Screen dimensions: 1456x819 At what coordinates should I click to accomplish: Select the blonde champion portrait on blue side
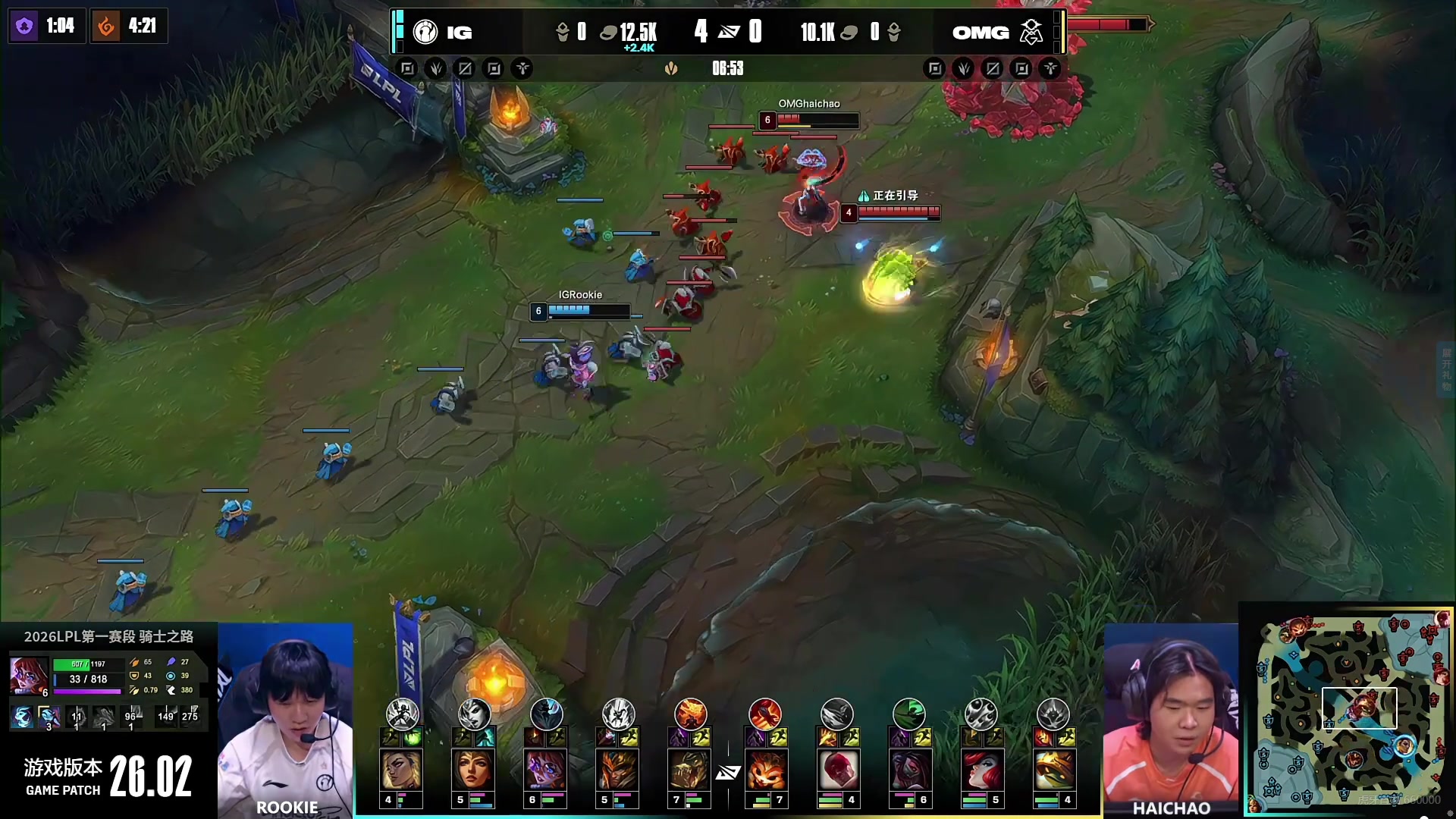(400, 770)
